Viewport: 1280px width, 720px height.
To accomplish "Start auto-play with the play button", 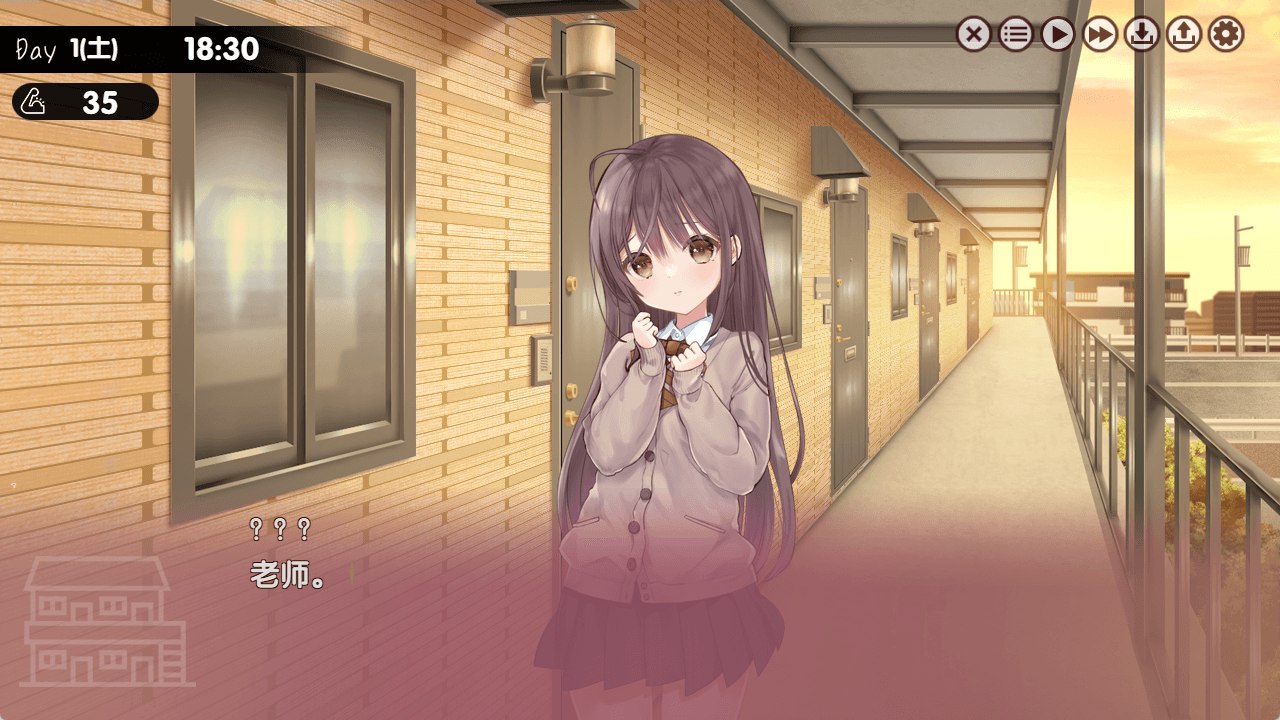I will 1057,35.
